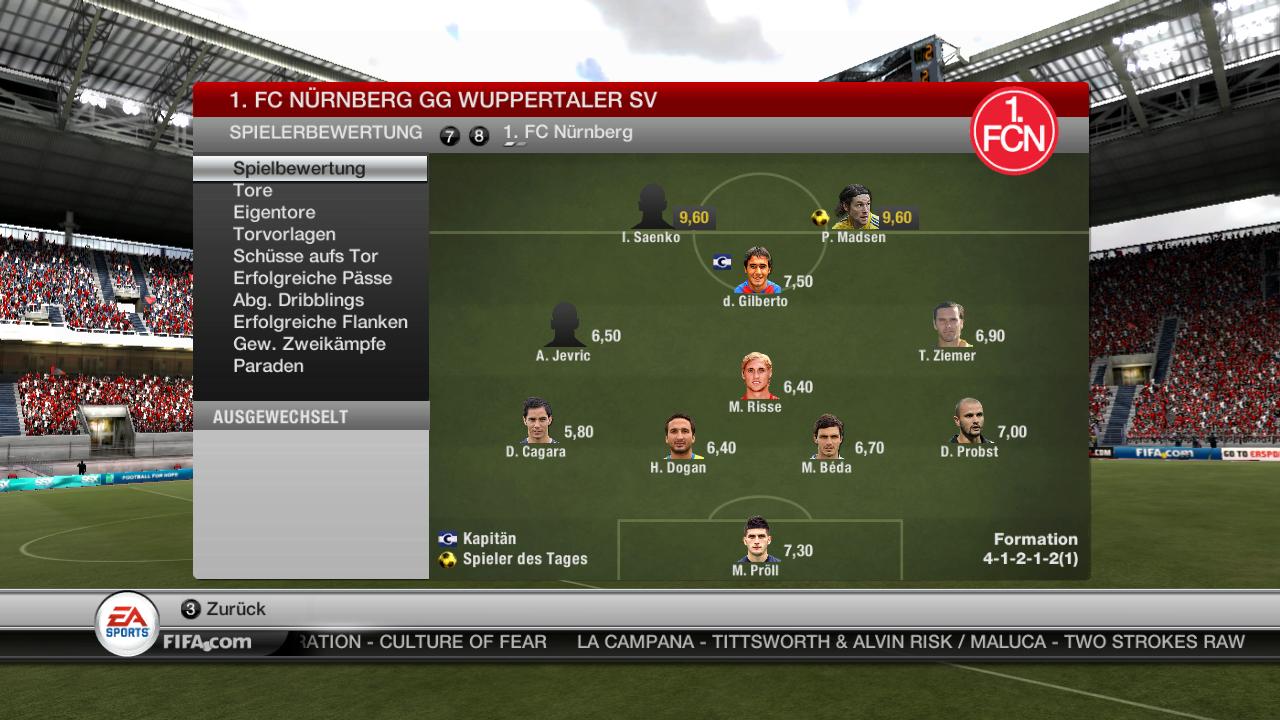Choose Erfolgreiche Pässe entry

click(312, 278)
